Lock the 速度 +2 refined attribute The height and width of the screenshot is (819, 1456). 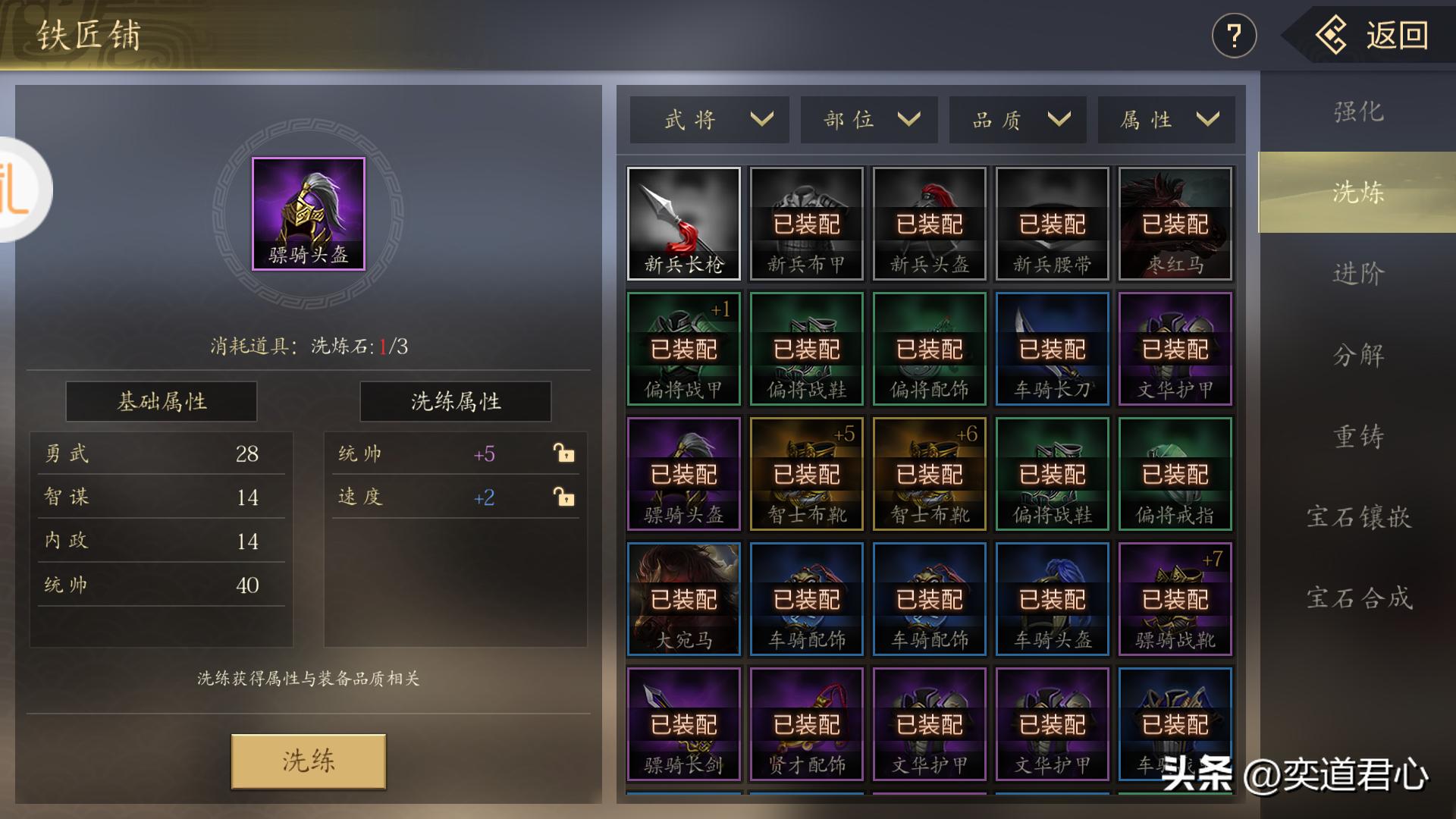click(x=565, y=497)
